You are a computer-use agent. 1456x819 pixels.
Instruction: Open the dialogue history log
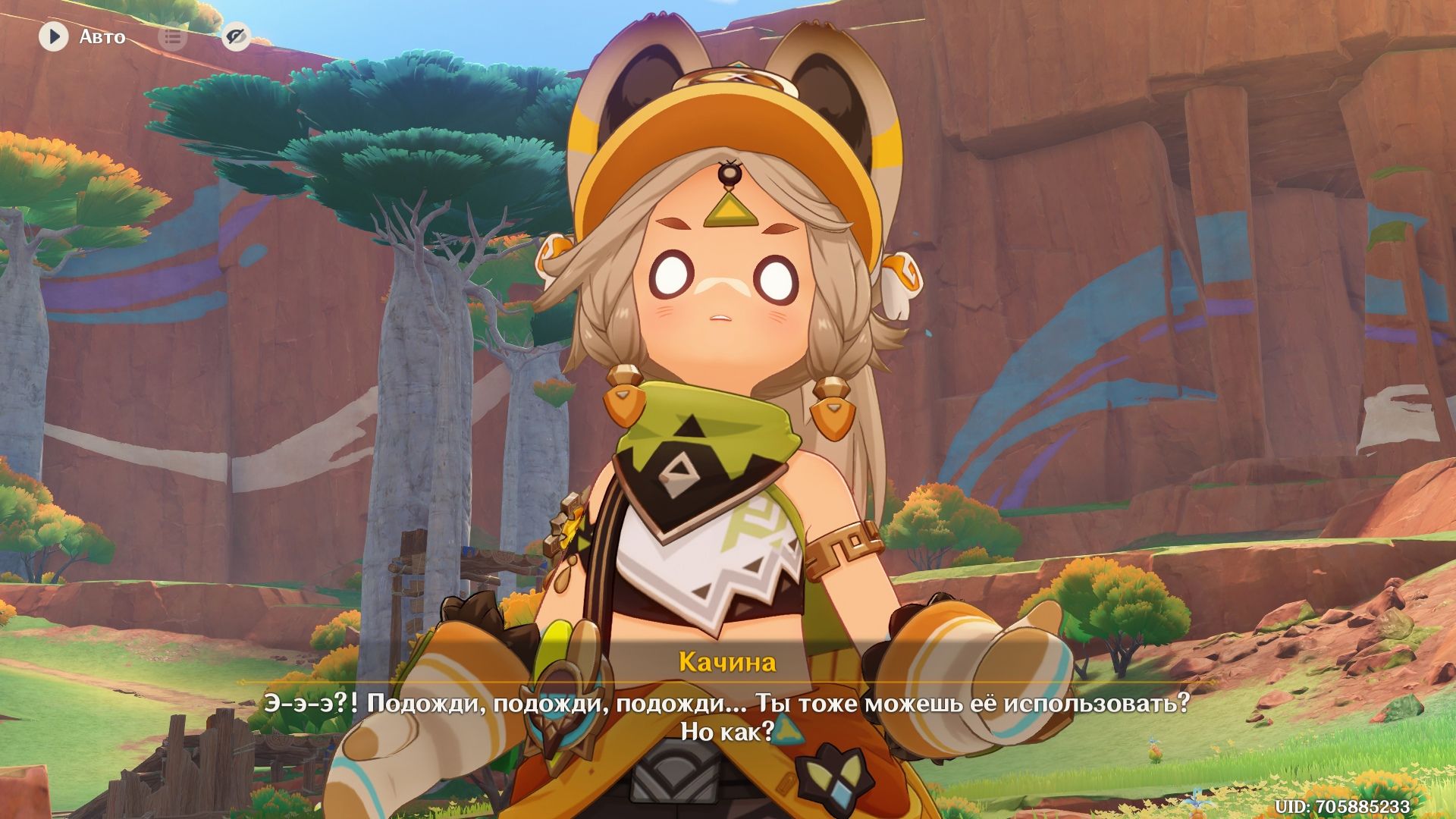(173, 36)
